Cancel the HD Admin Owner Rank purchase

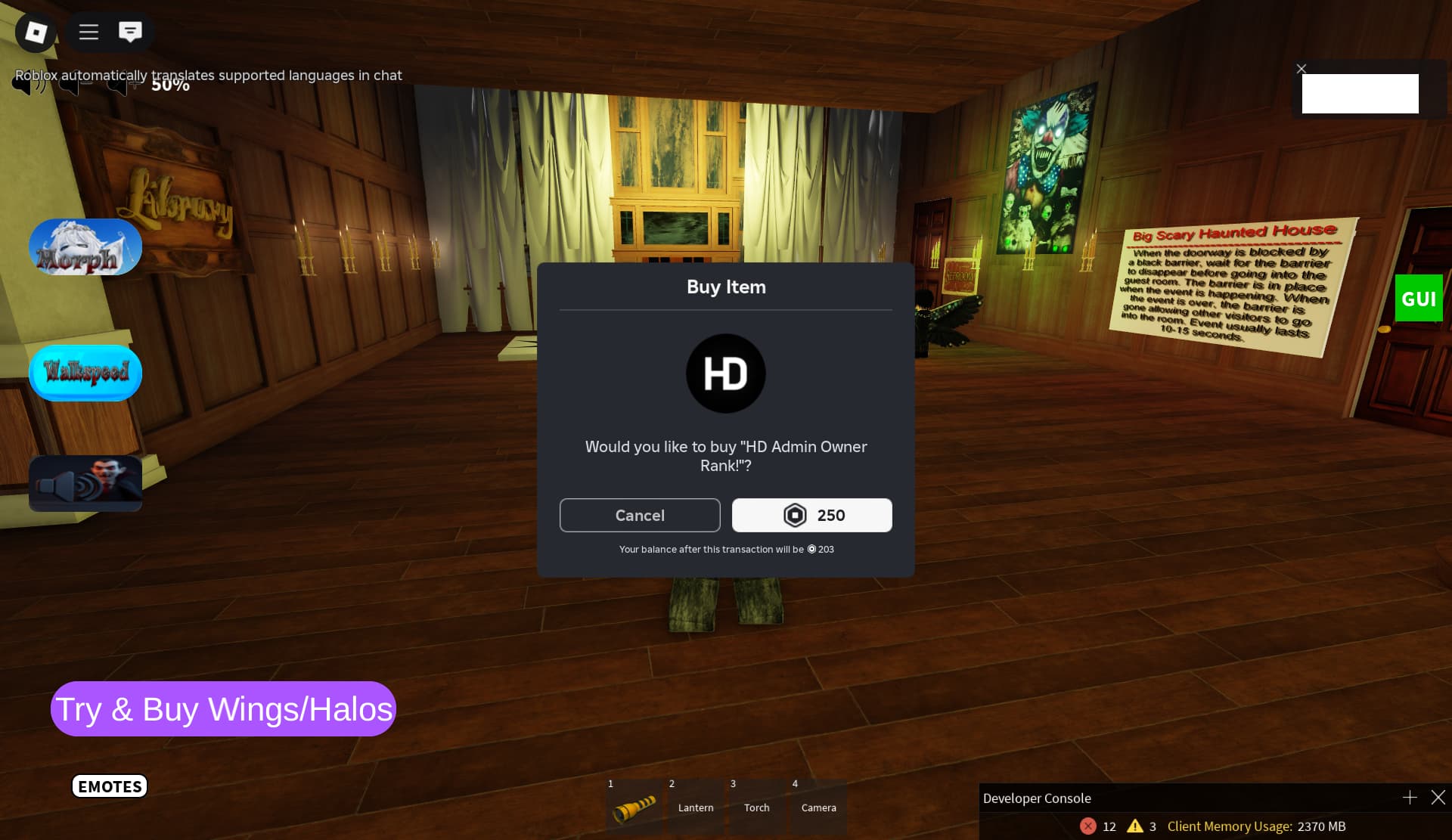click(x=639, y=515)
